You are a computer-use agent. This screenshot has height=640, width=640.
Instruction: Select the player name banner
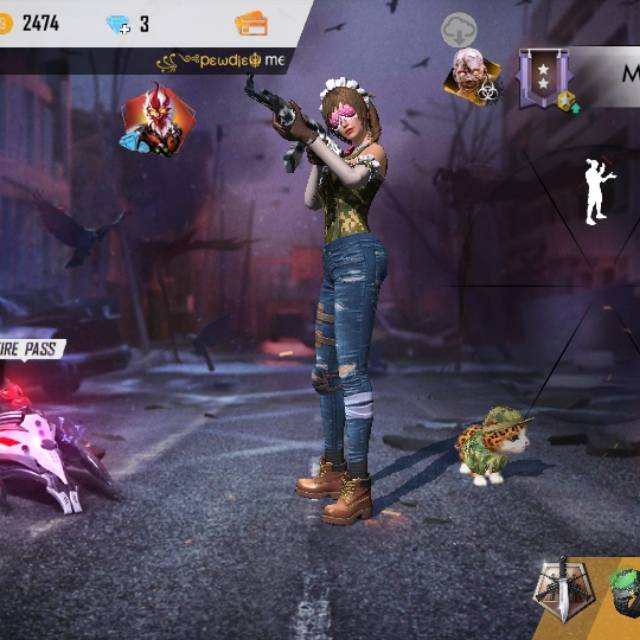click(222, 61)
